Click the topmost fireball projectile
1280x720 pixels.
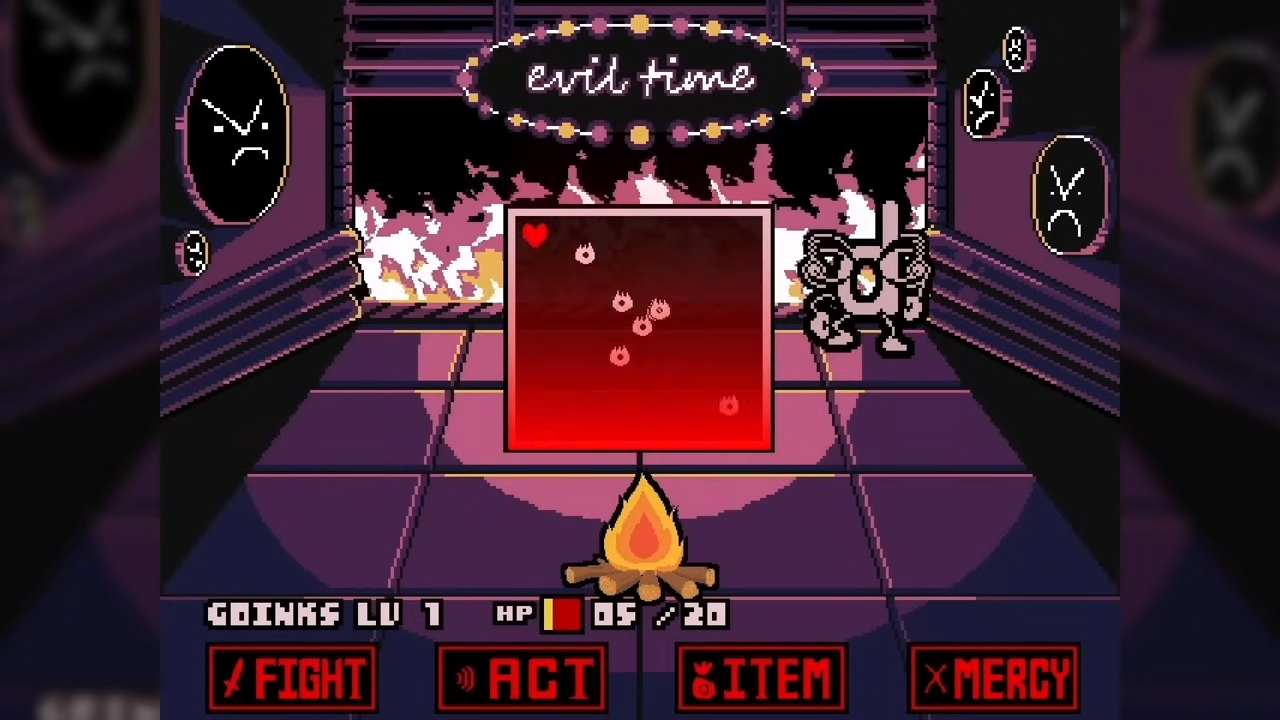(585, 254)
